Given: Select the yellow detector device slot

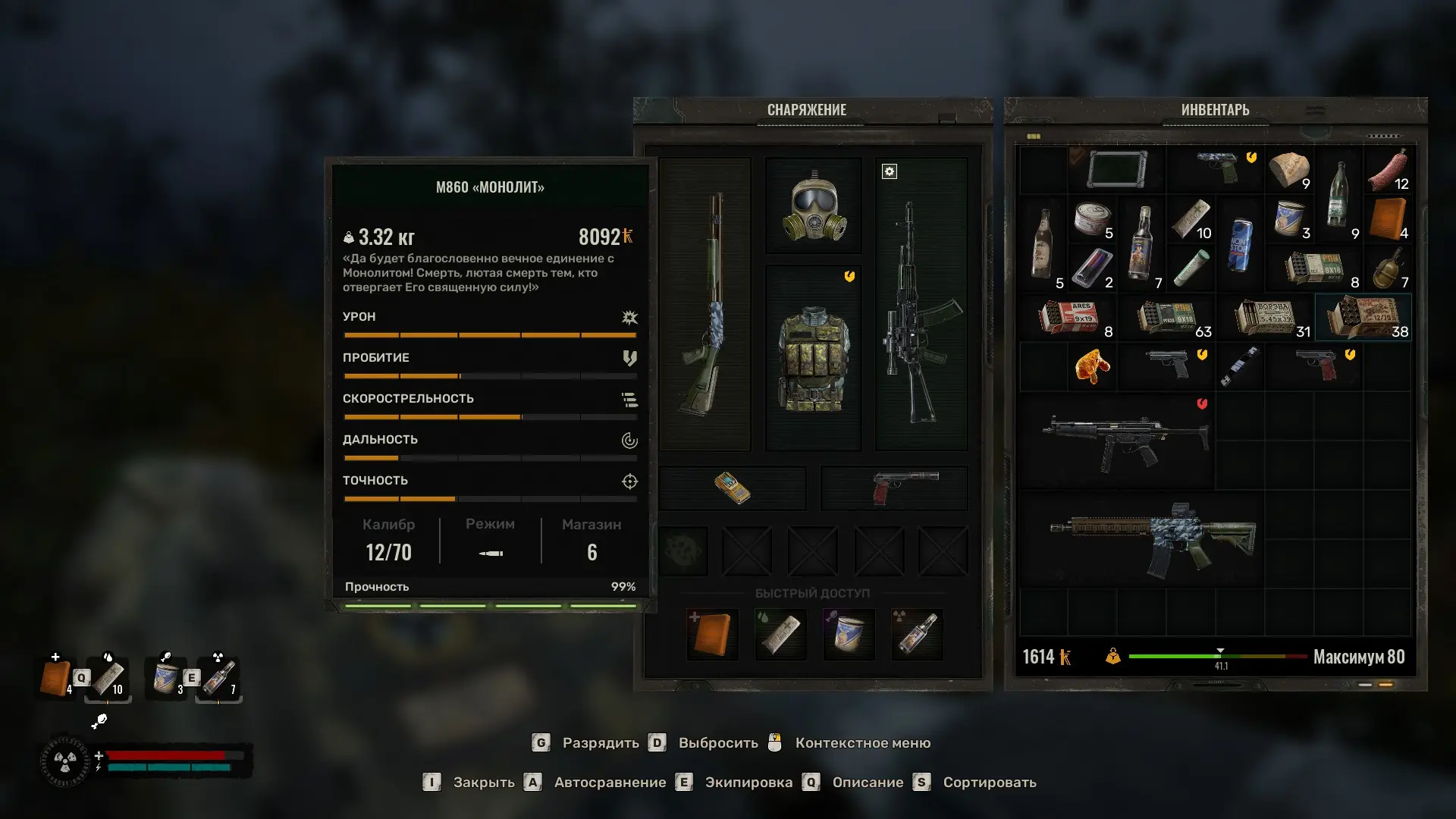Looking at the screenshot, I should coord(733,488).
